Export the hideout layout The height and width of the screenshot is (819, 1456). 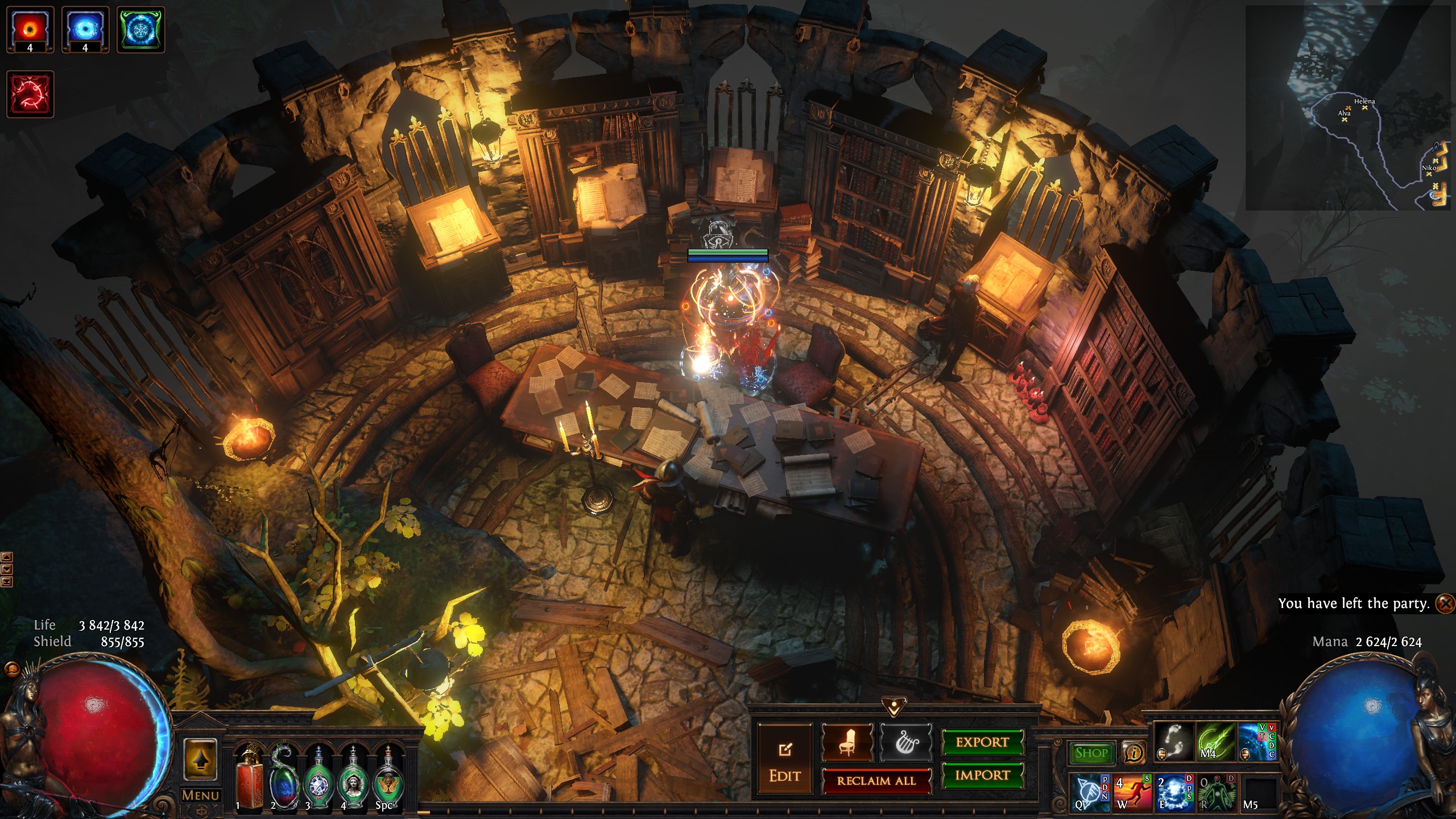click(982, 742)
